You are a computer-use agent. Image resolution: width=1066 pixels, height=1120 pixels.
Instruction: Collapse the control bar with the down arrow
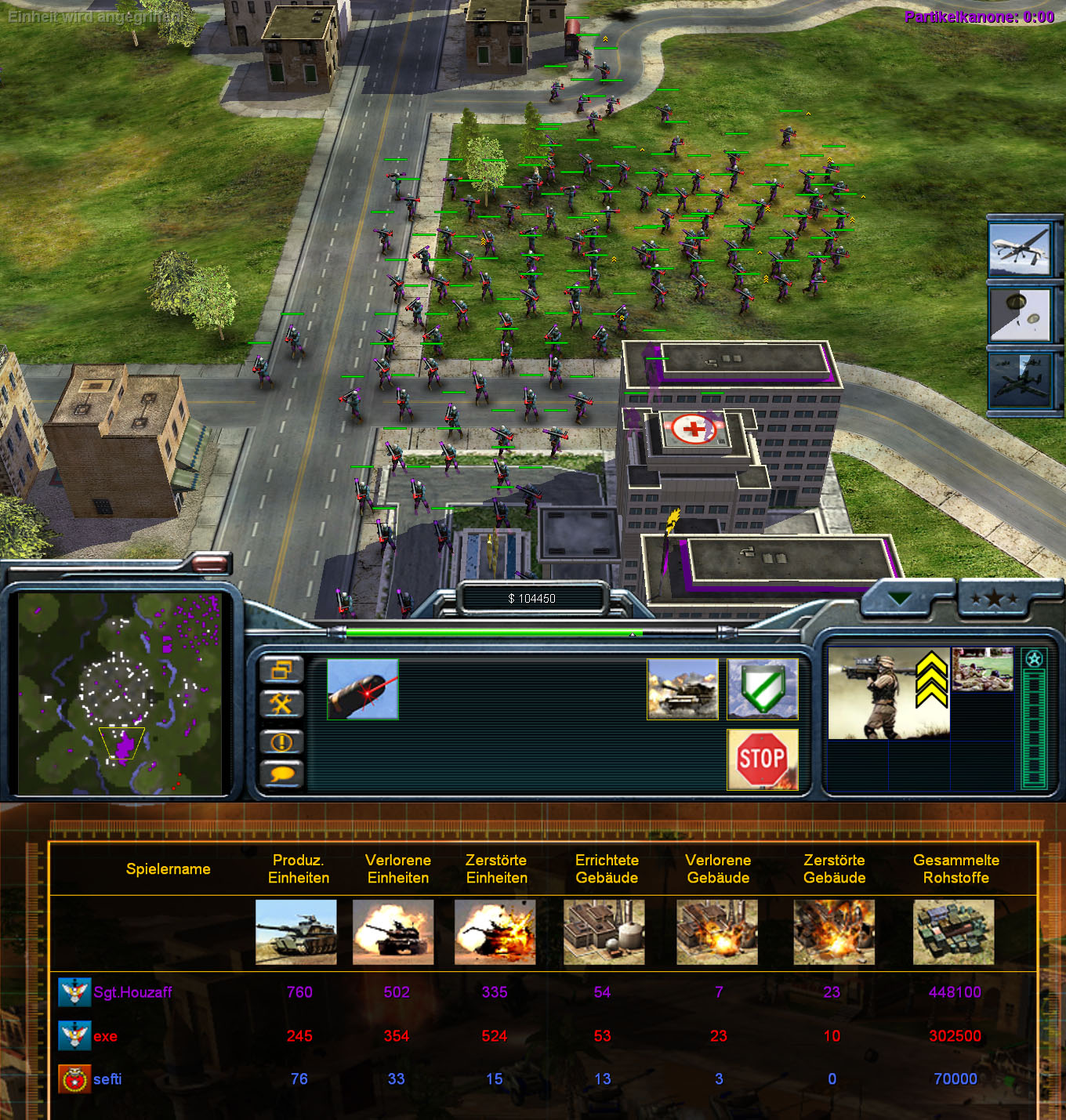[900, 600]
